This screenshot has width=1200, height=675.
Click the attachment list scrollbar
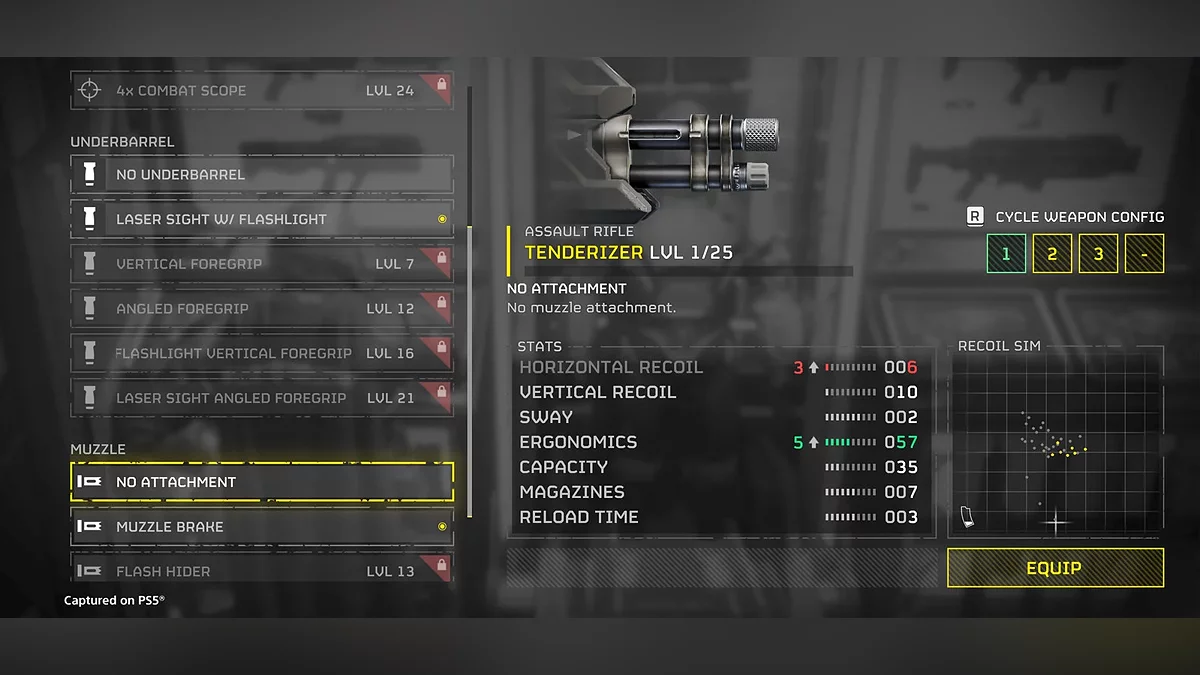(470, 370)
